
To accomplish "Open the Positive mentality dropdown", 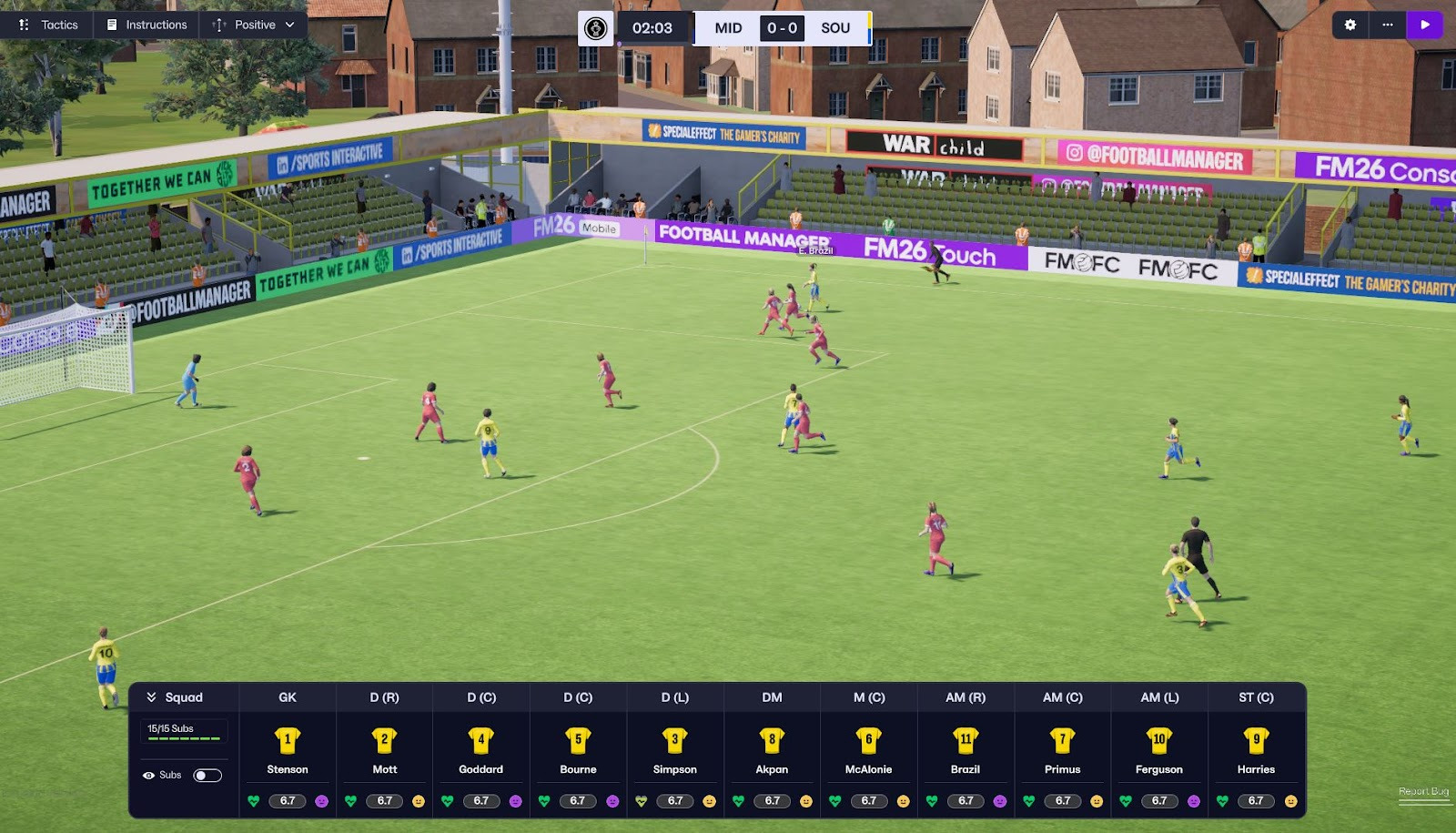I will 254,25.
